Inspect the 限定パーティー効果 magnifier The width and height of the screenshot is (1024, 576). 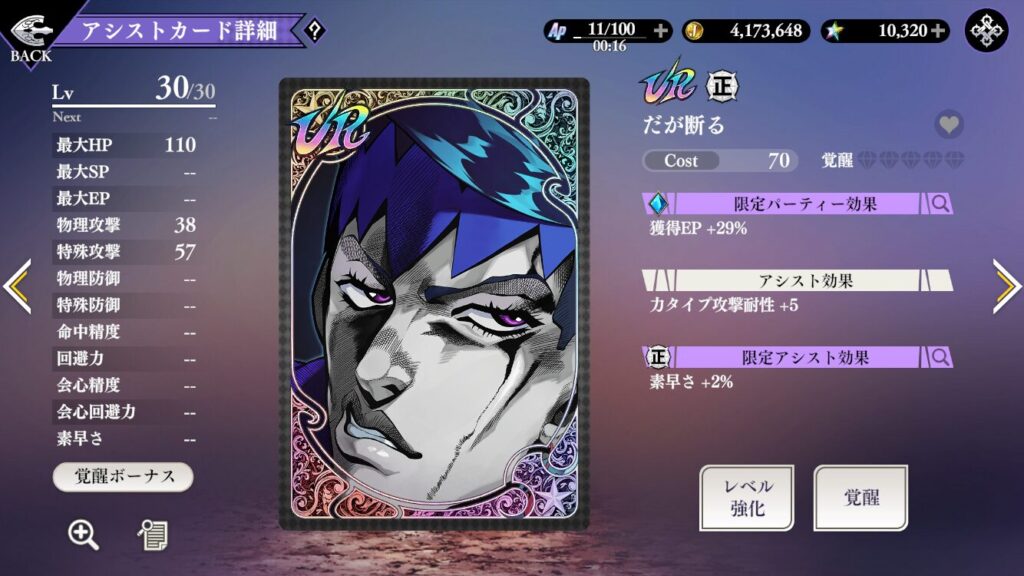pos(940,204)
